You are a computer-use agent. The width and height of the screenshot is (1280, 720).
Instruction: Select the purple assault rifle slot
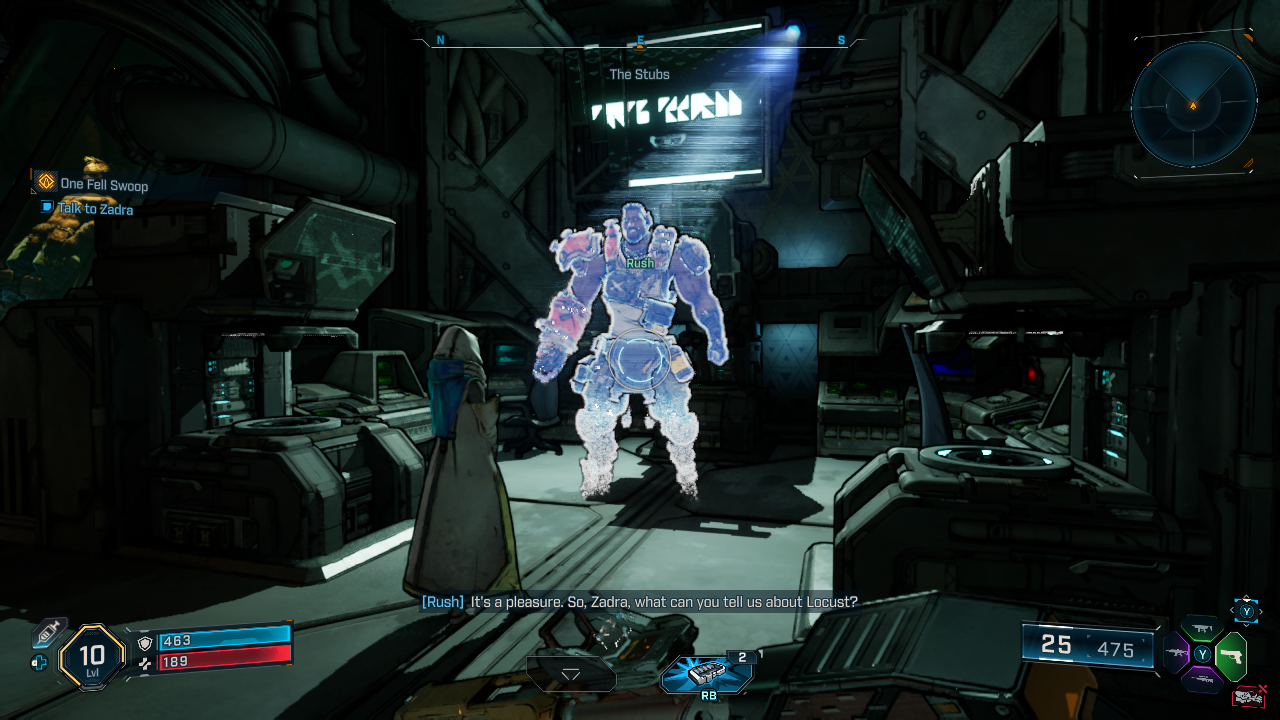(1175, 654)
